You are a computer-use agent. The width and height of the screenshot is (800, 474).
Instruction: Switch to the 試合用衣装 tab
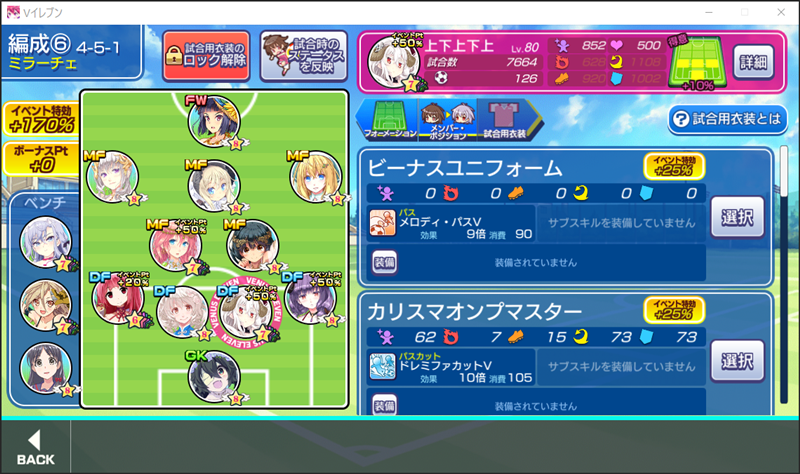503,119
